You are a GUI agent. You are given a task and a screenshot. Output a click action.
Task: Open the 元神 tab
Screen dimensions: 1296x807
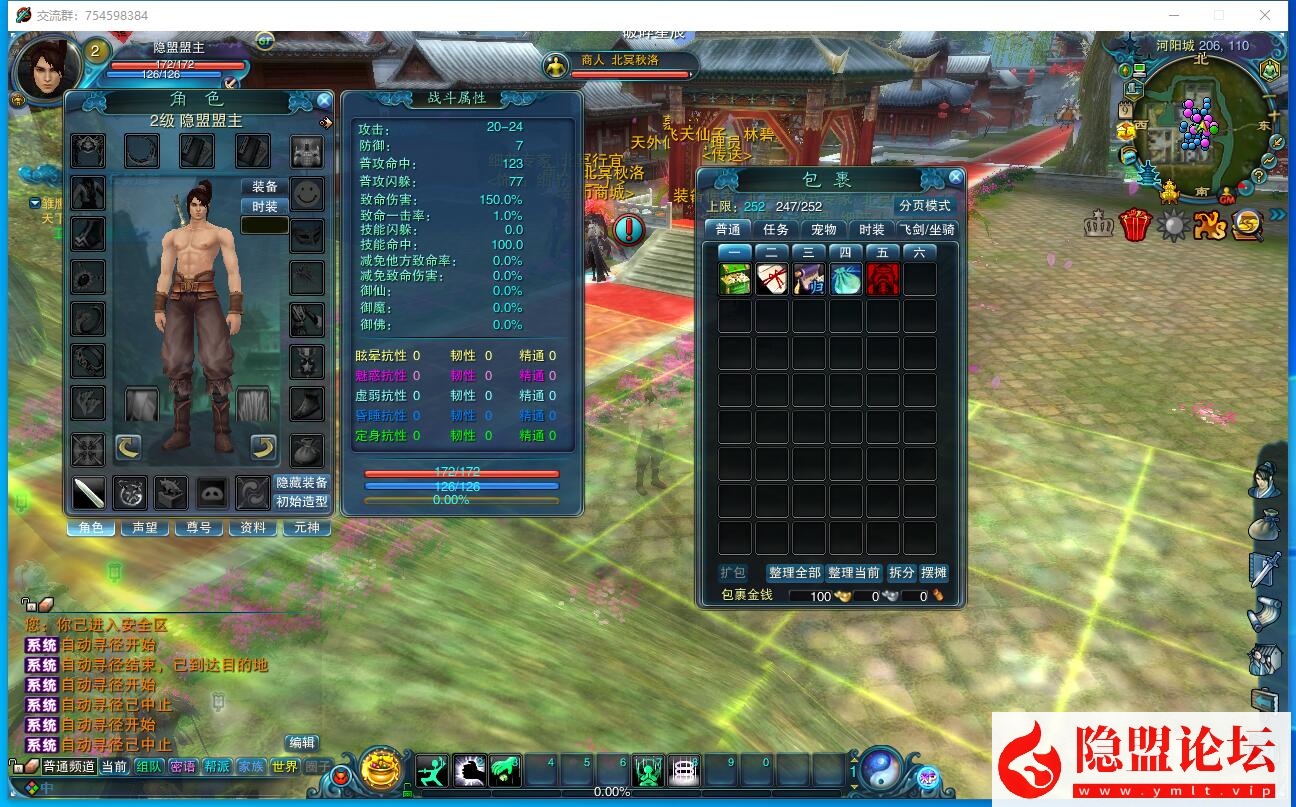[307, 527]
